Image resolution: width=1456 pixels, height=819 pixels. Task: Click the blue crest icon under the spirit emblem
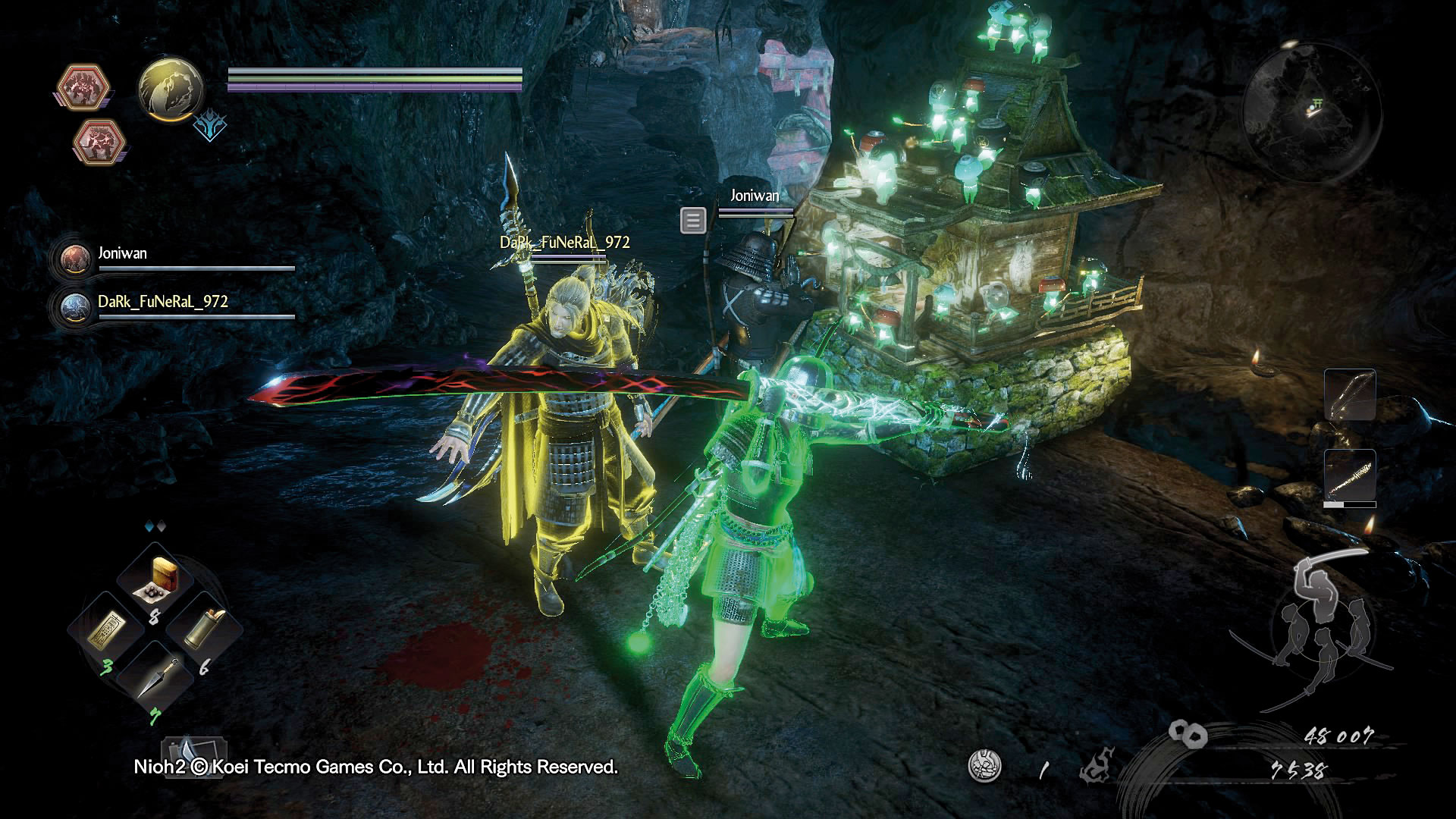(x=209, y=127)
